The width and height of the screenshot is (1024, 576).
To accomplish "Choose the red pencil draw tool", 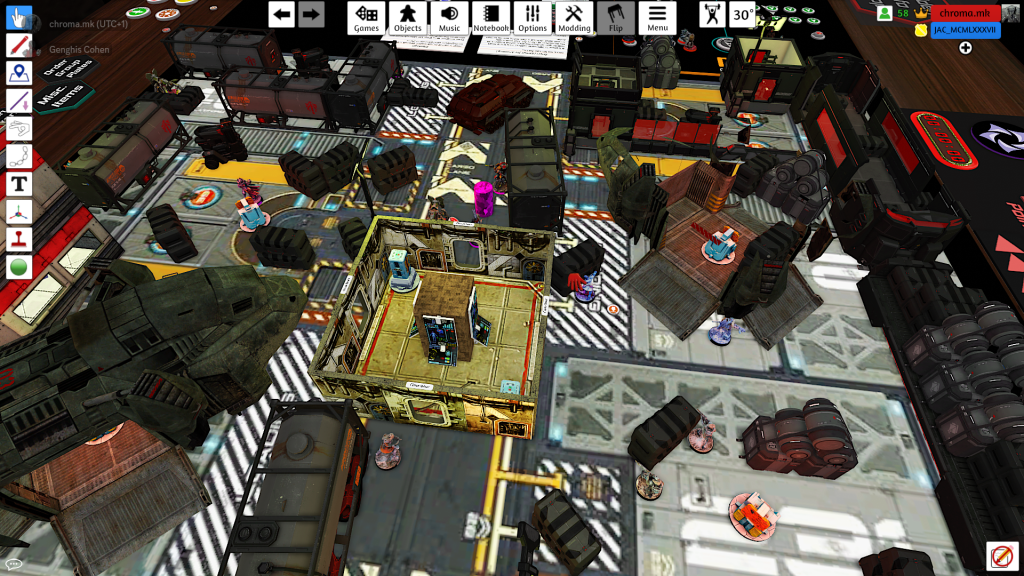I will tap(19, 45).
